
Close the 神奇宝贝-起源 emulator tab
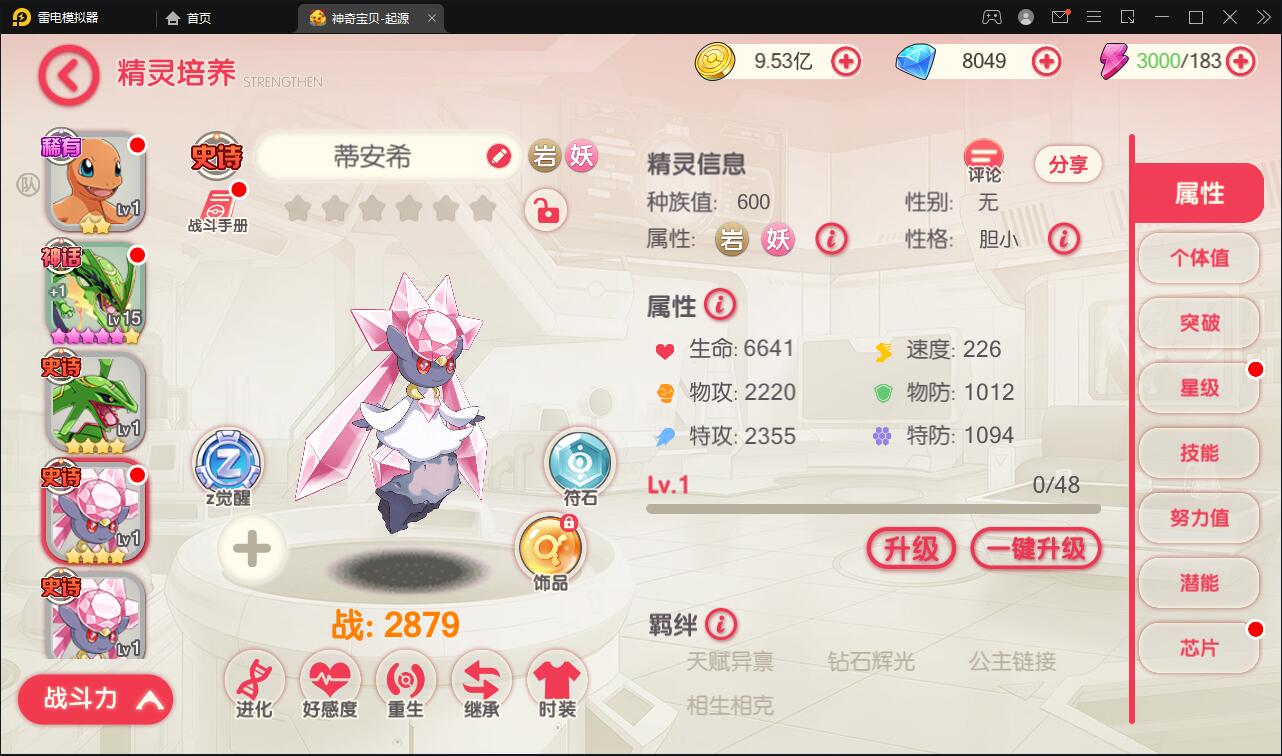pyautogui.click(x=431, y=18)
